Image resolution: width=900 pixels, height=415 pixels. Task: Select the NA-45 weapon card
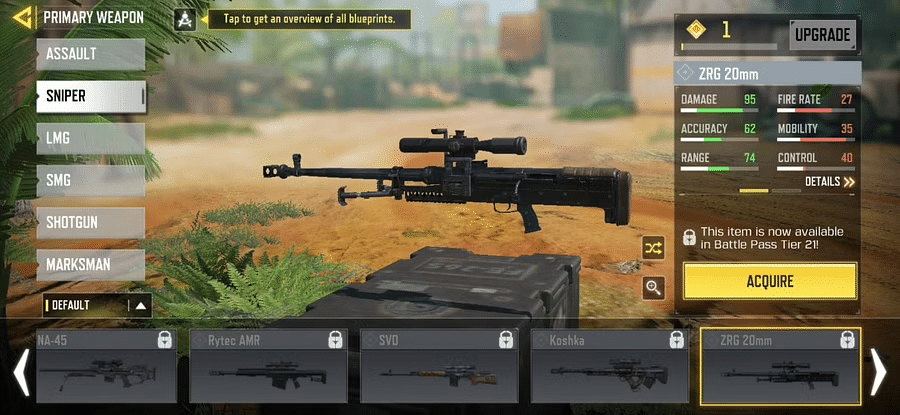(106, 366)
